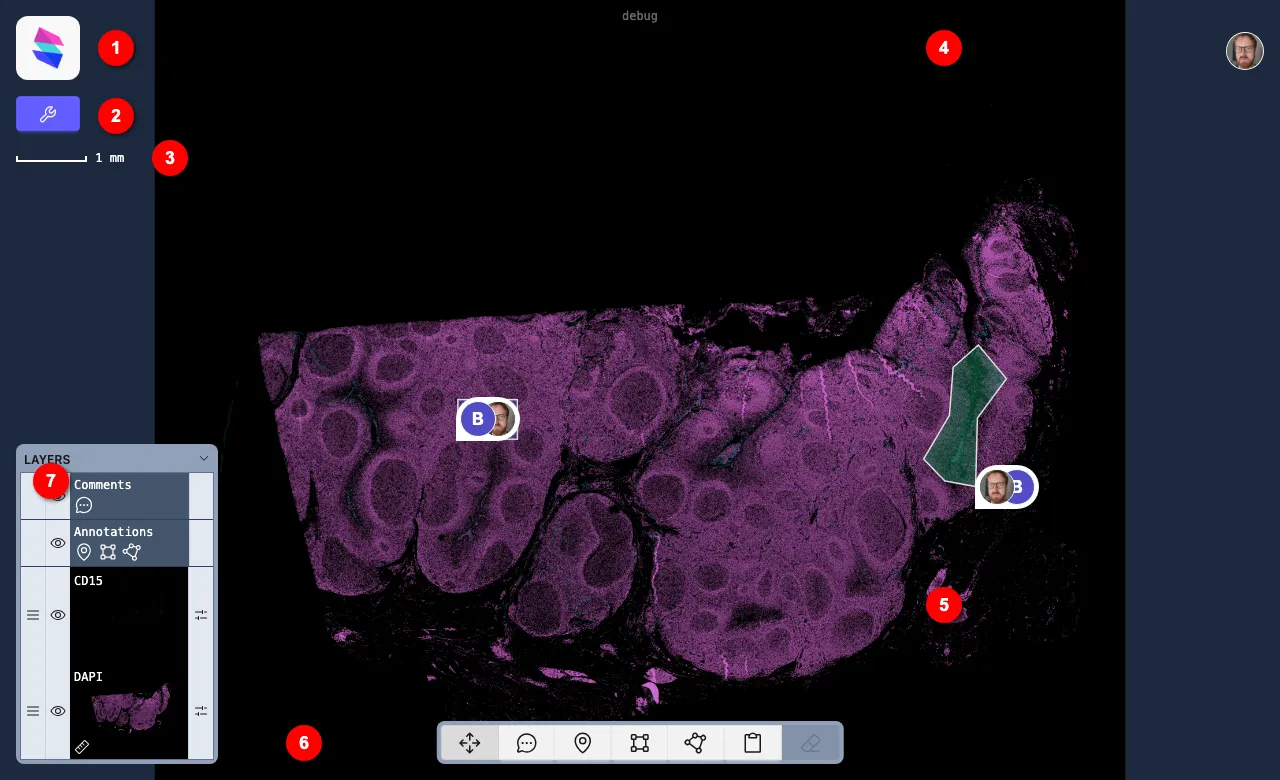This screenshot has height=780, width=1280.
Task: Select the Point annotation tool
Action: click(582, 743)
